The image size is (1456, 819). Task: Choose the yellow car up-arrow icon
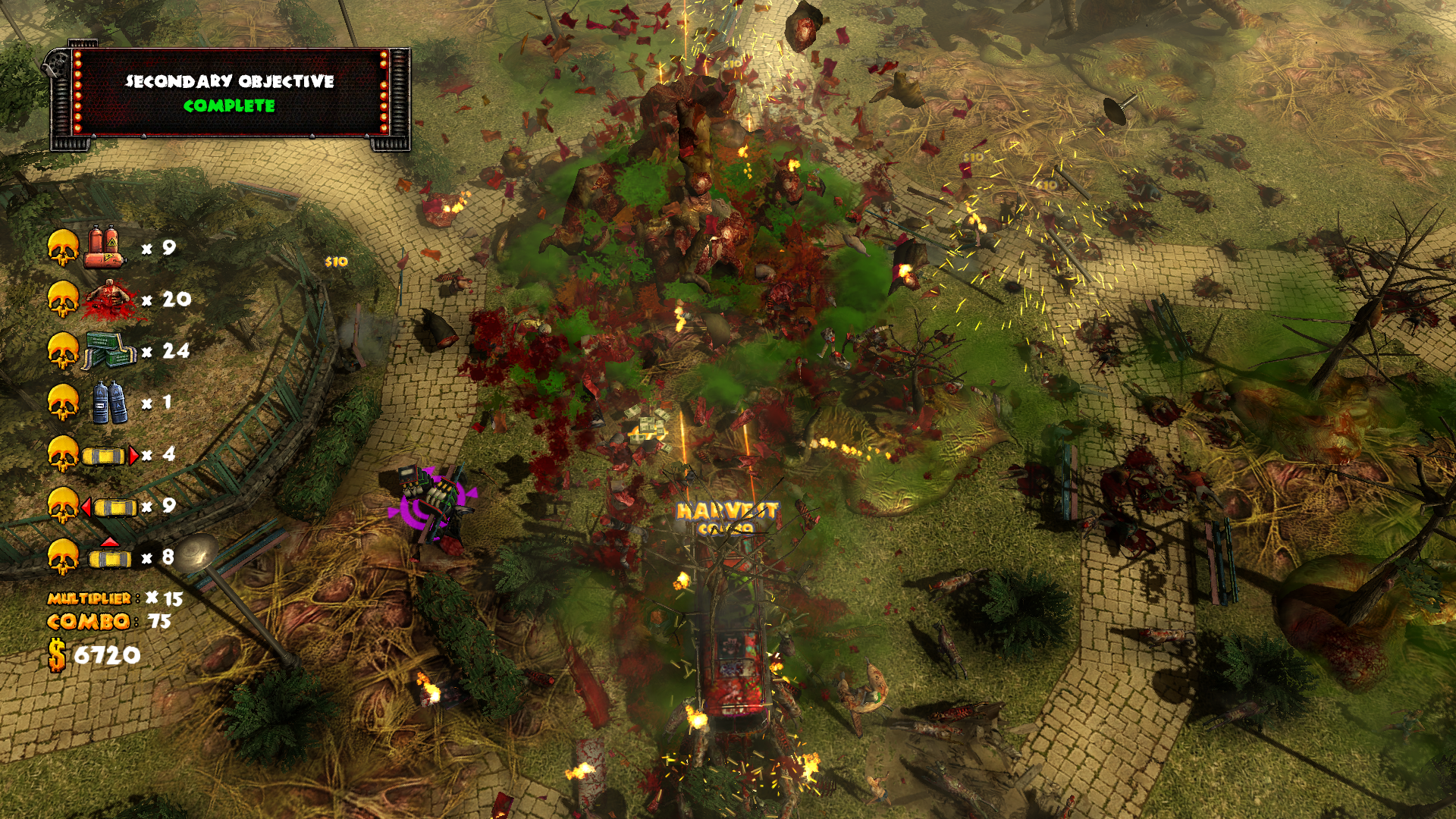click(x=110, y=554)
